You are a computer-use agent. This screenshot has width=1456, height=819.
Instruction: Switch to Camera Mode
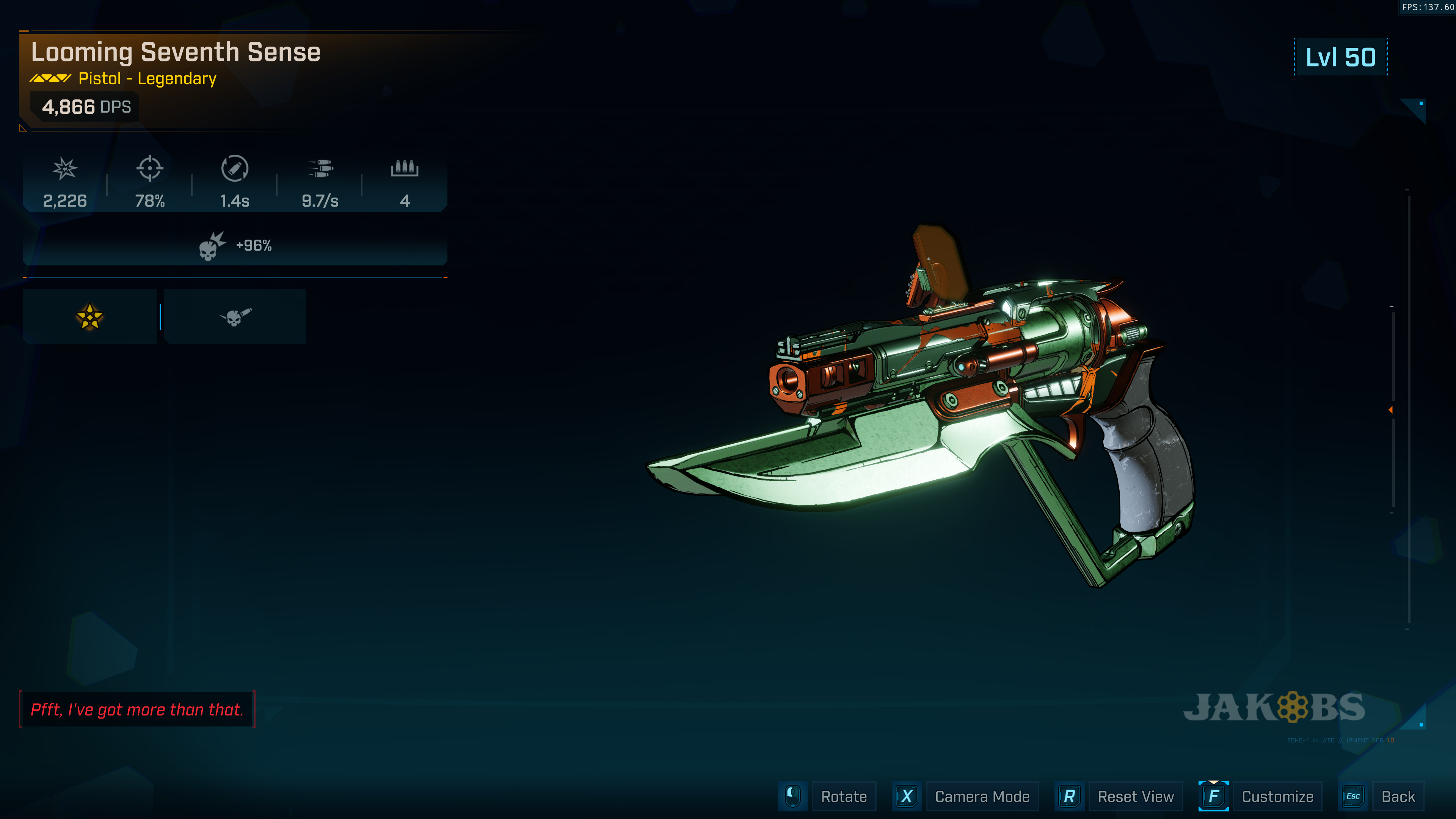point(981,796)
